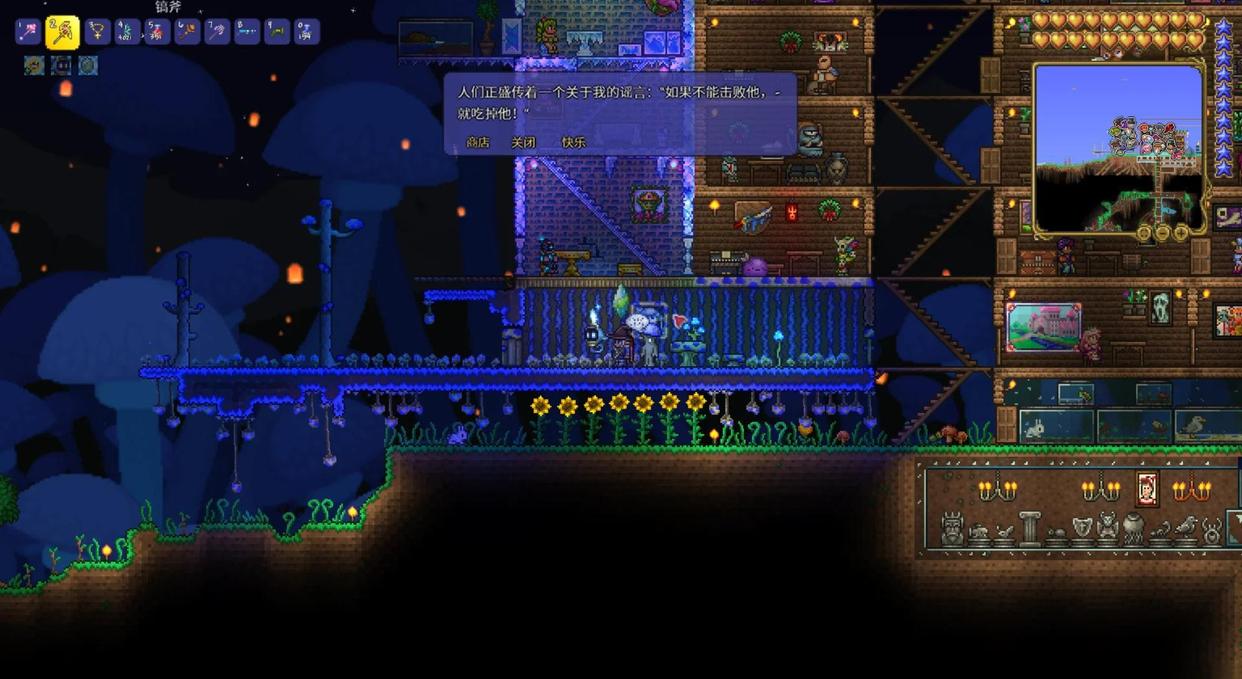
Task: Select the blue potion in hotbar slot 0
Action: coord(307,32)
